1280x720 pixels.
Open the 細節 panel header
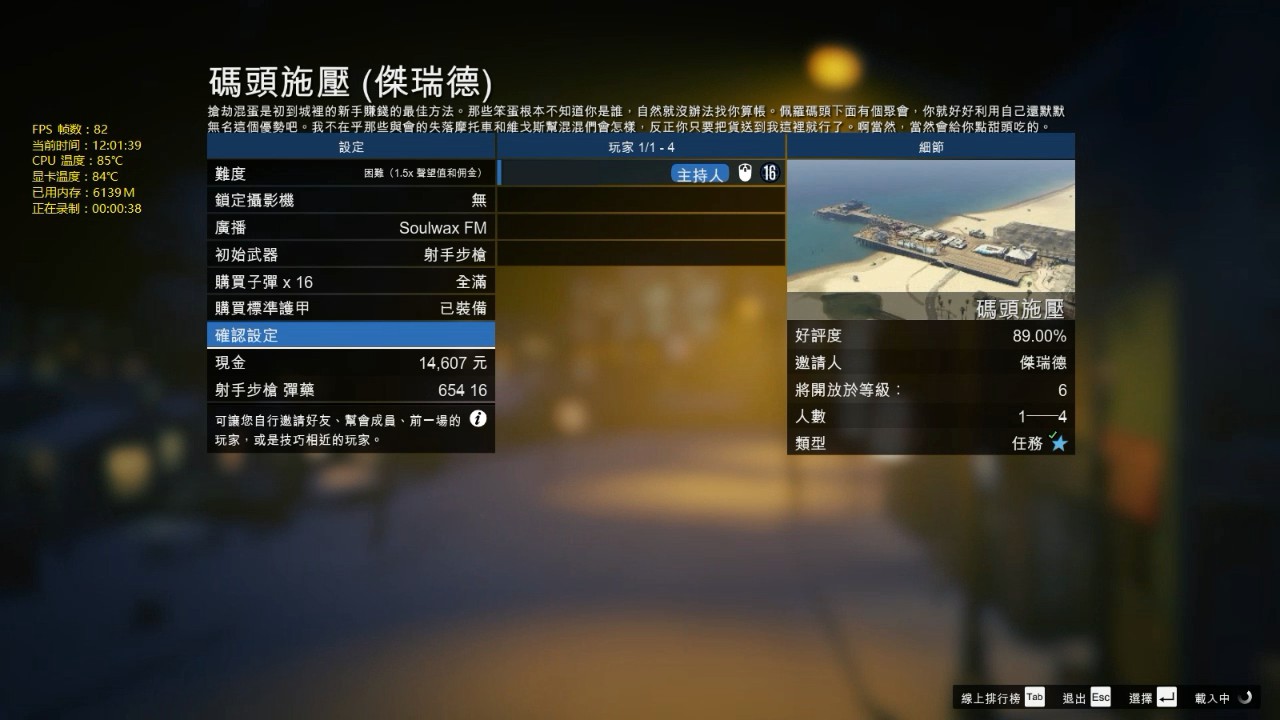(930, 146)
